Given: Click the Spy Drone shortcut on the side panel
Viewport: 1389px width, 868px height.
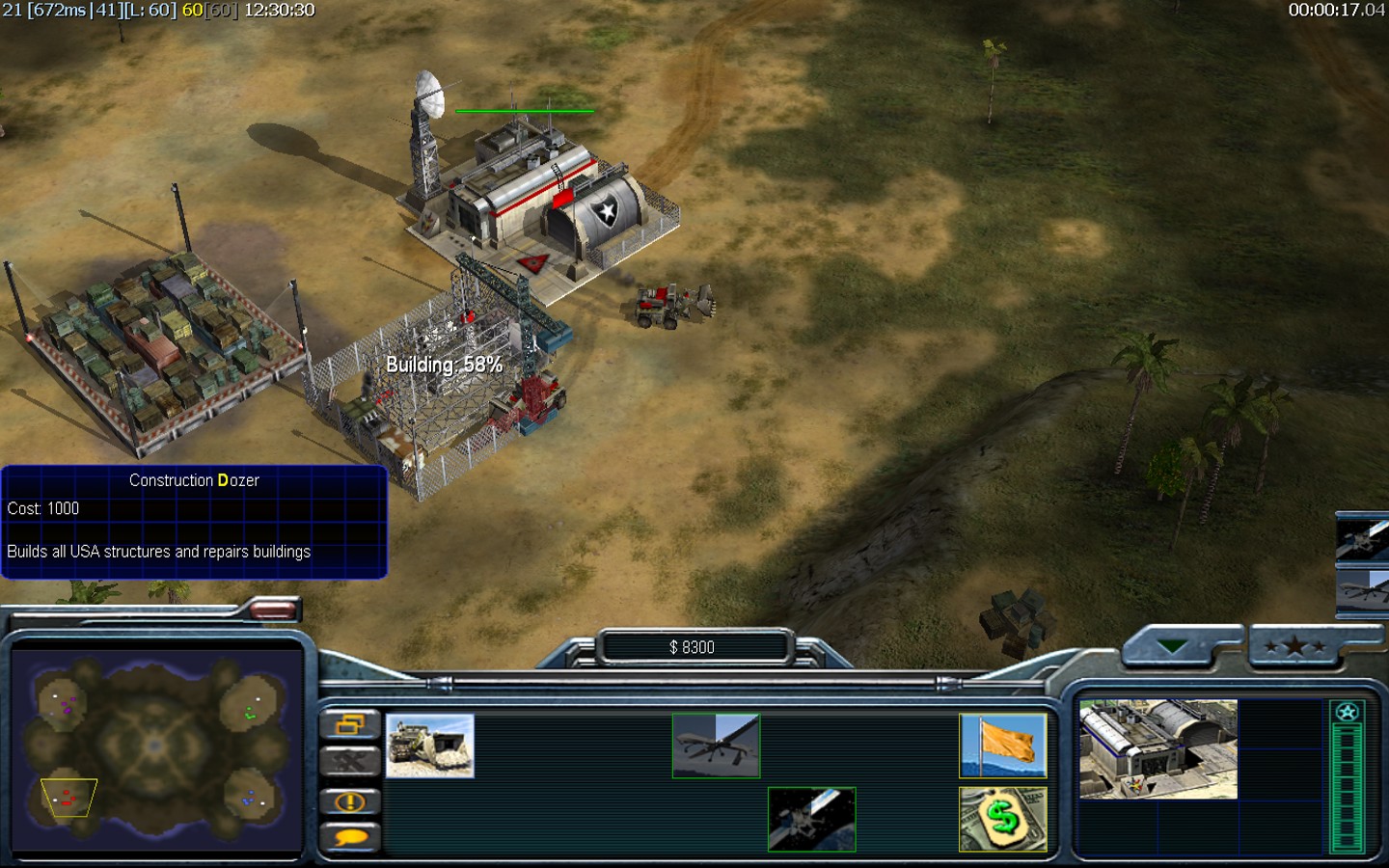Looking at the screenshot, I should 1363,588.
